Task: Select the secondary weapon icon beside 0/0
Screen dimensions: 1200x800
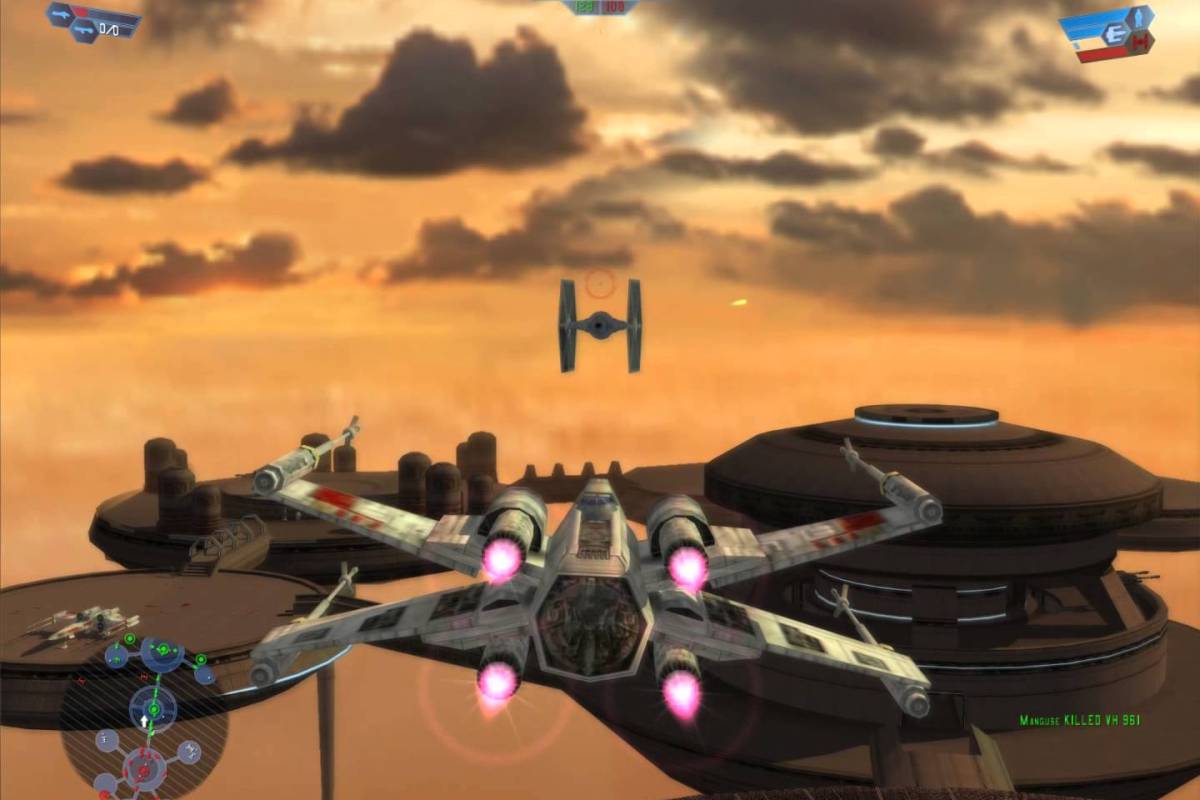Action: click(x=82, y=31)
